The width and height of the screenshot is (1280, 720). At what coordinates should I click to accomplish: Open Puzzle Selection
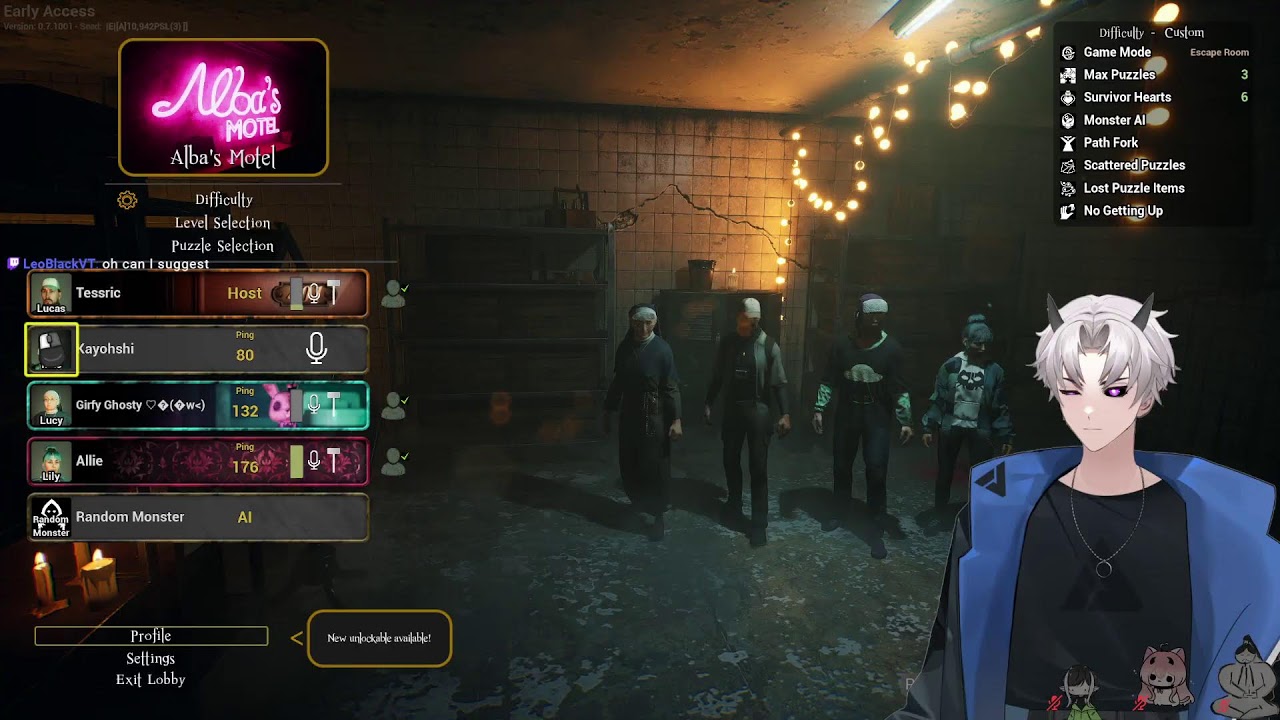pyautogui.click(x=222, y=246)
